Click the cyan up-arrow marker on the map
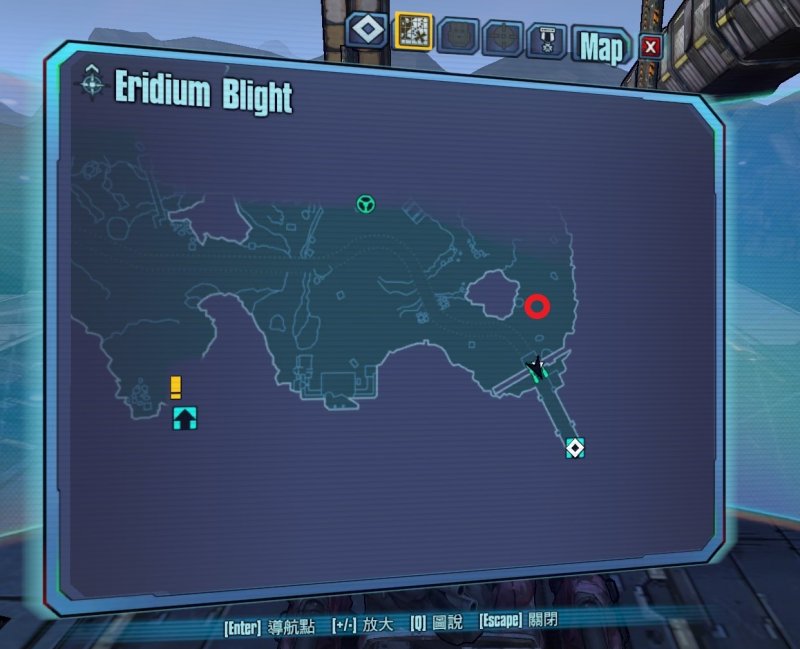This screenshot has width=800, height=649. coord(185,418)
